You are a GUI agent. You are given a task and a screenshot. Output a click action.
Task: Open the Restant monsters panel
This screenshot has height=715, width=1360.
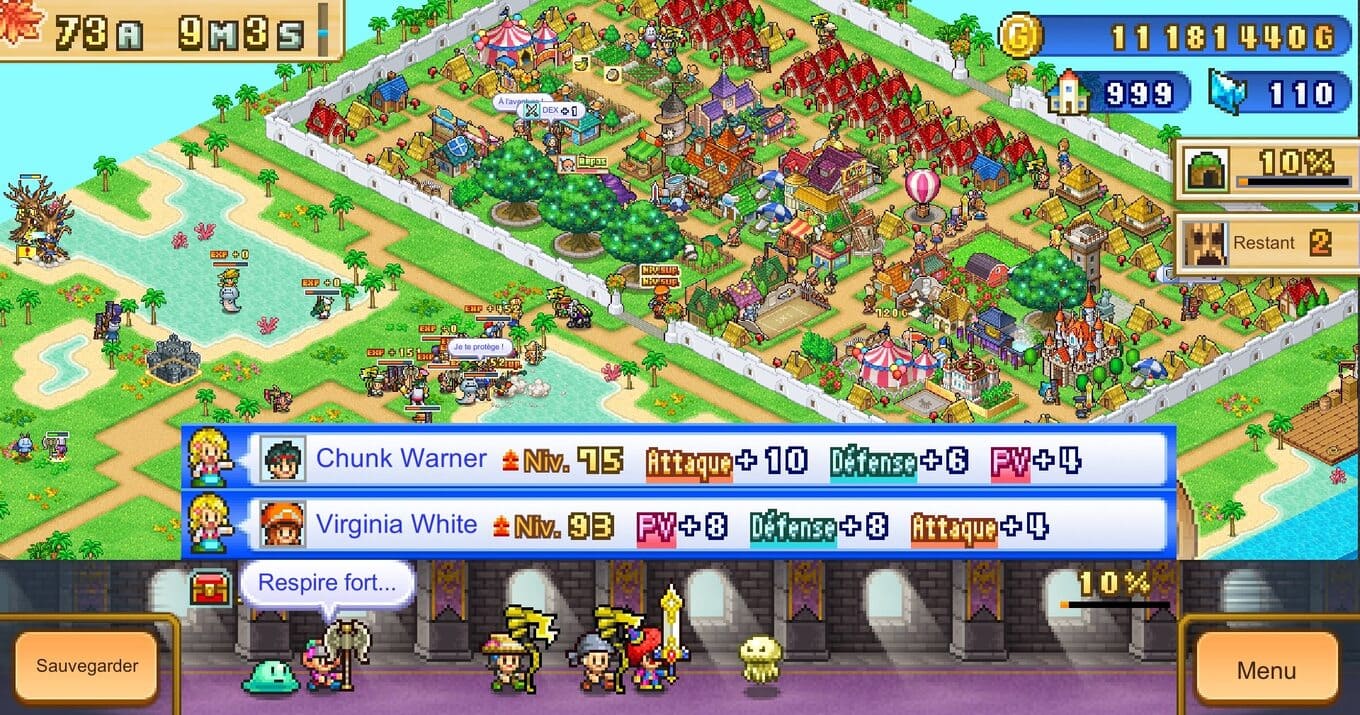click(1266, 244)
